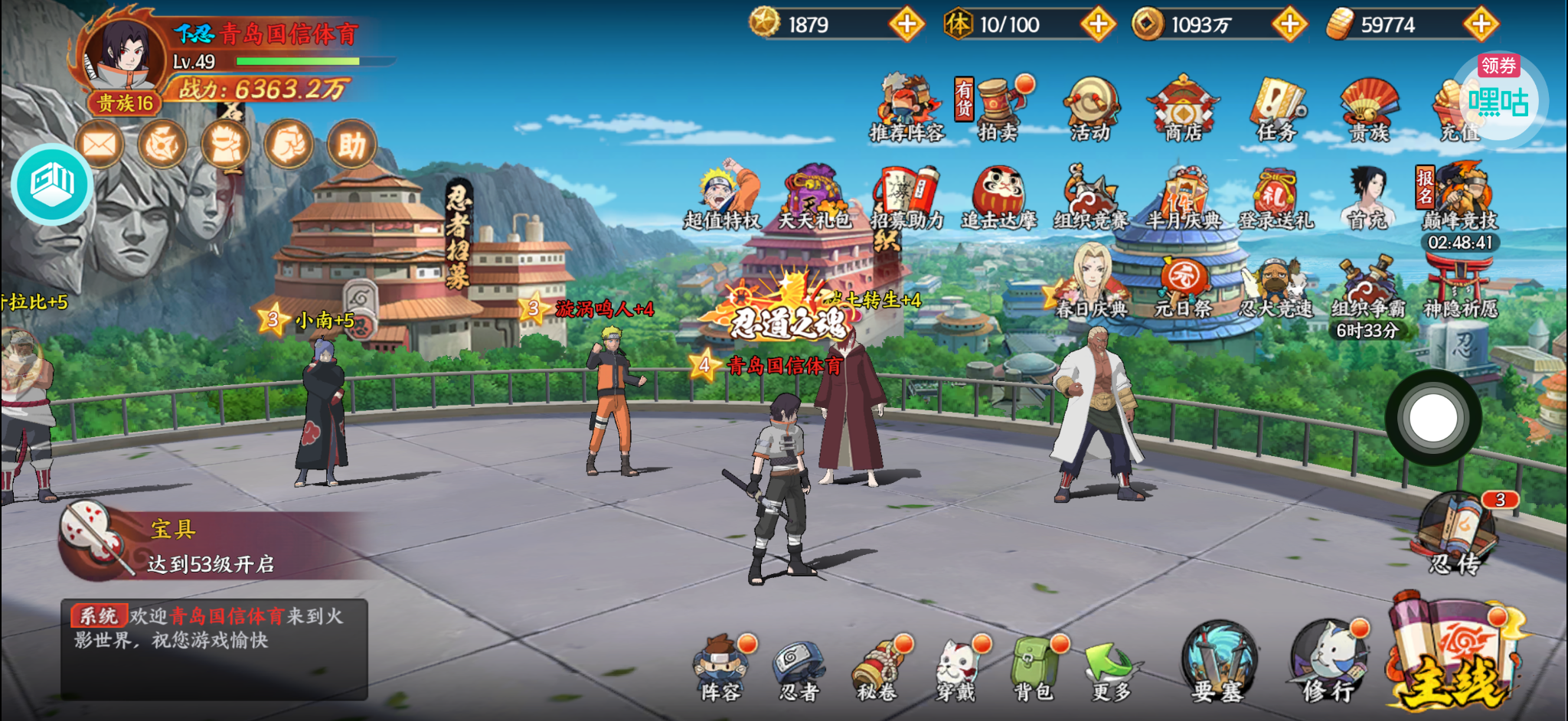Open the 任务 quest list
1568x721 pixels.
point(1276,109)
